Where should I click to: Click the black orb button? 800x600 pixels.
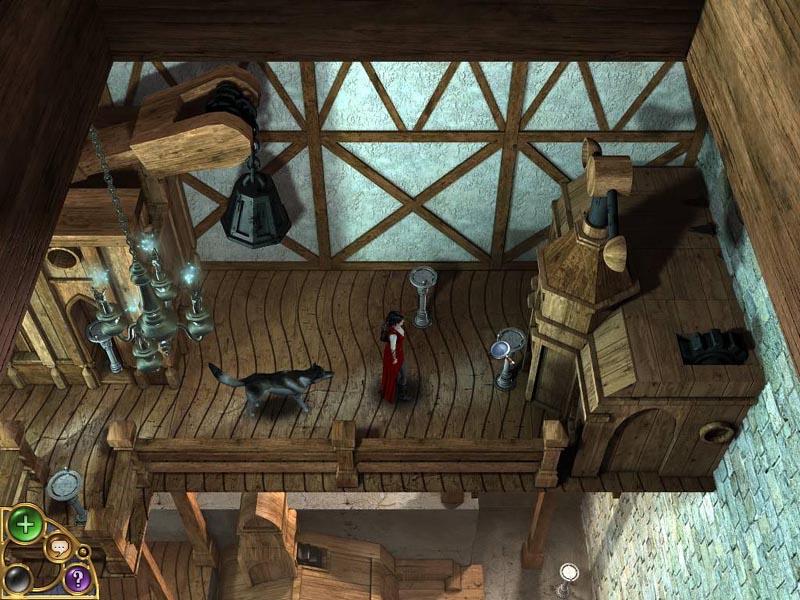pos(19,578)
